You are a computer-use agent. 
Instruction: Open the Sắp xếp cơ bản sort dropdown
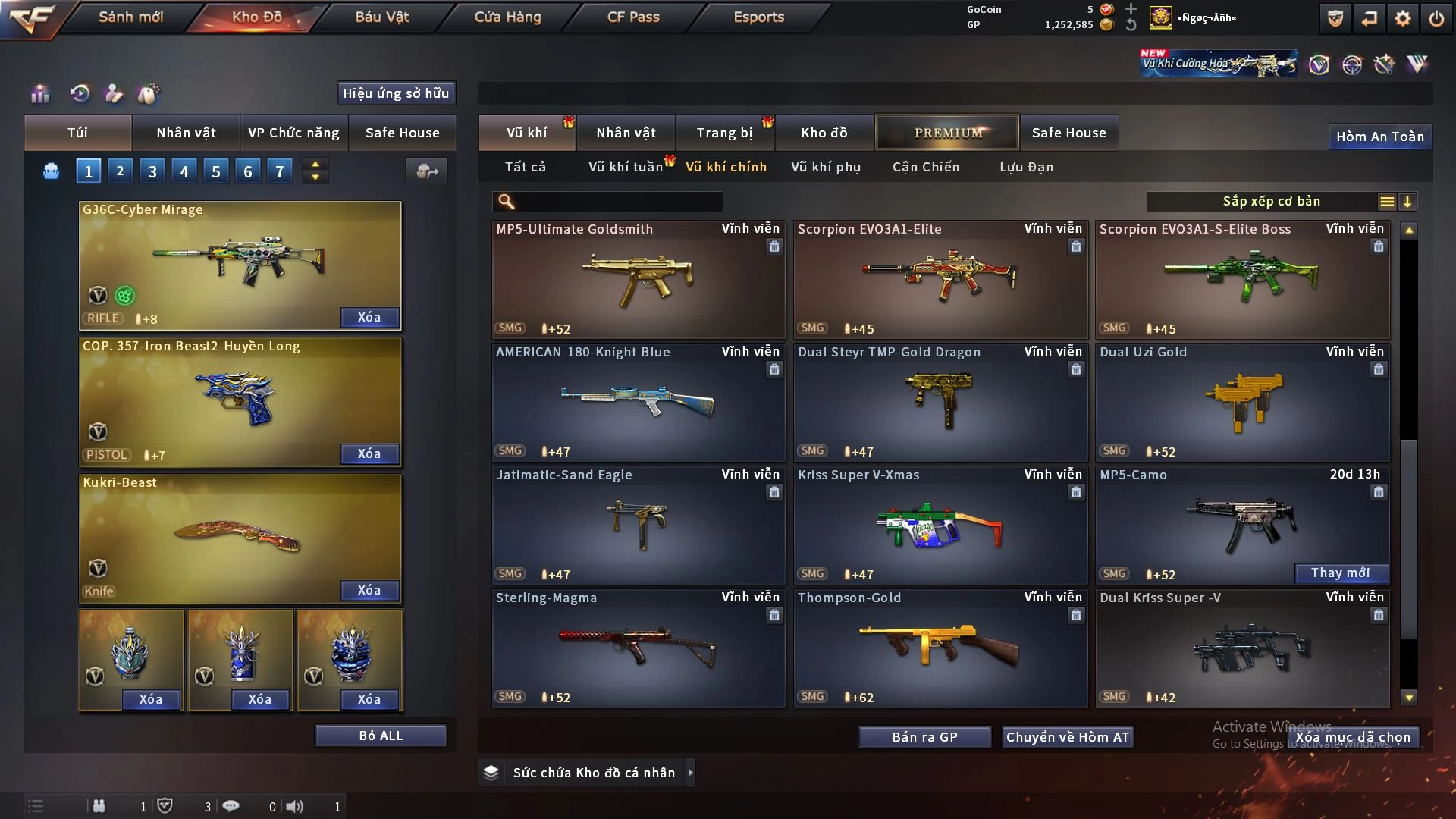(1271, 202)
